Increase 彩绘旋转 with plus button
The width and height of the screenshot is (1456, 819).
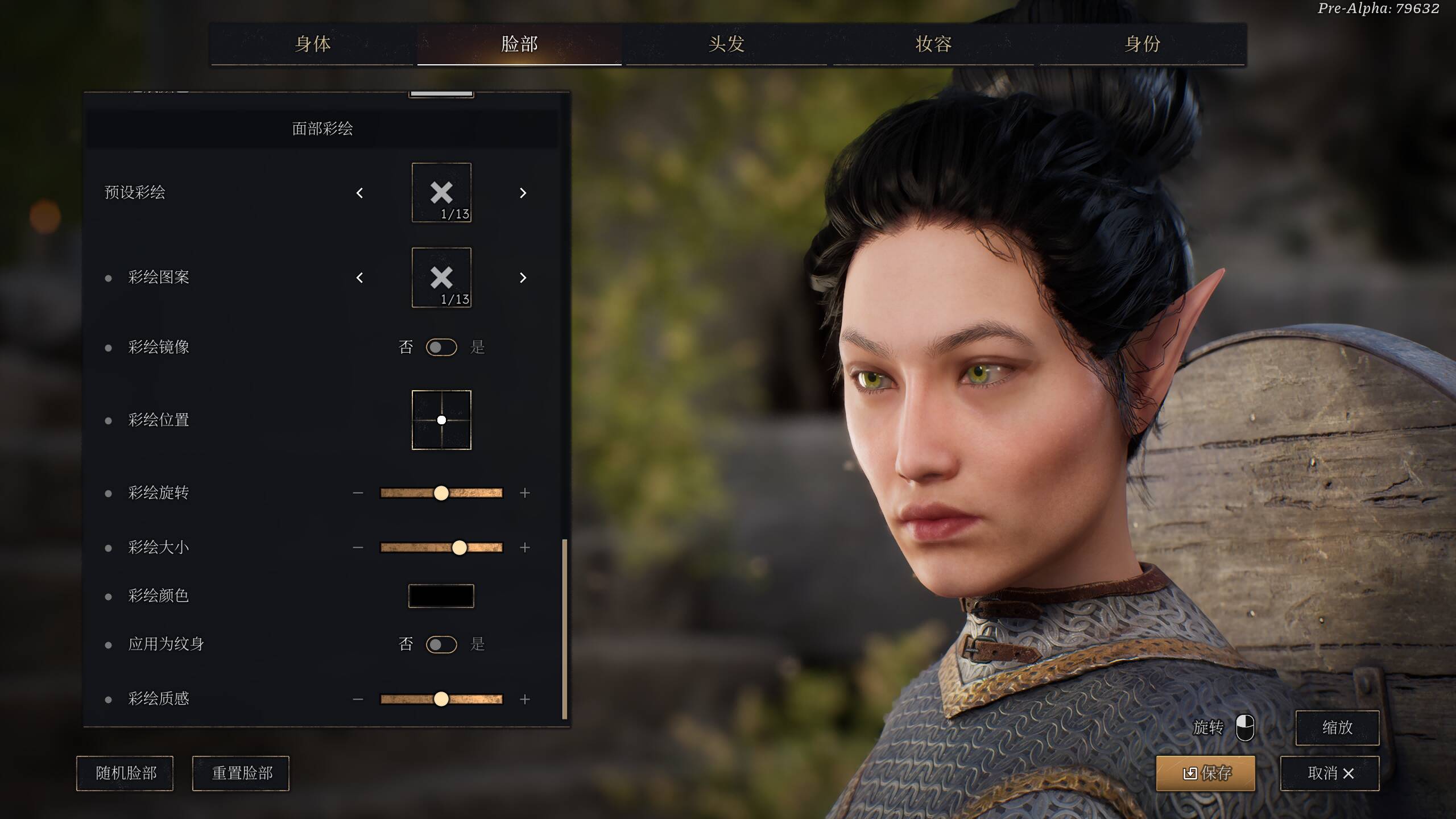coord(525,493)
